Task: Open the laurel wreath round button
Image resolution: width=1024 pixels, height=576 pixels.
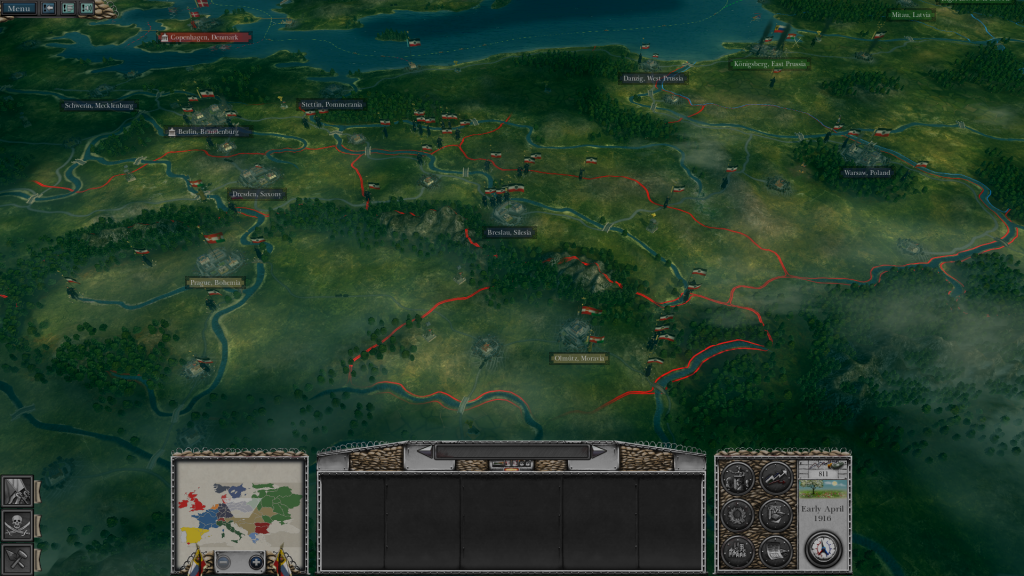Action: tap(738, 515)
